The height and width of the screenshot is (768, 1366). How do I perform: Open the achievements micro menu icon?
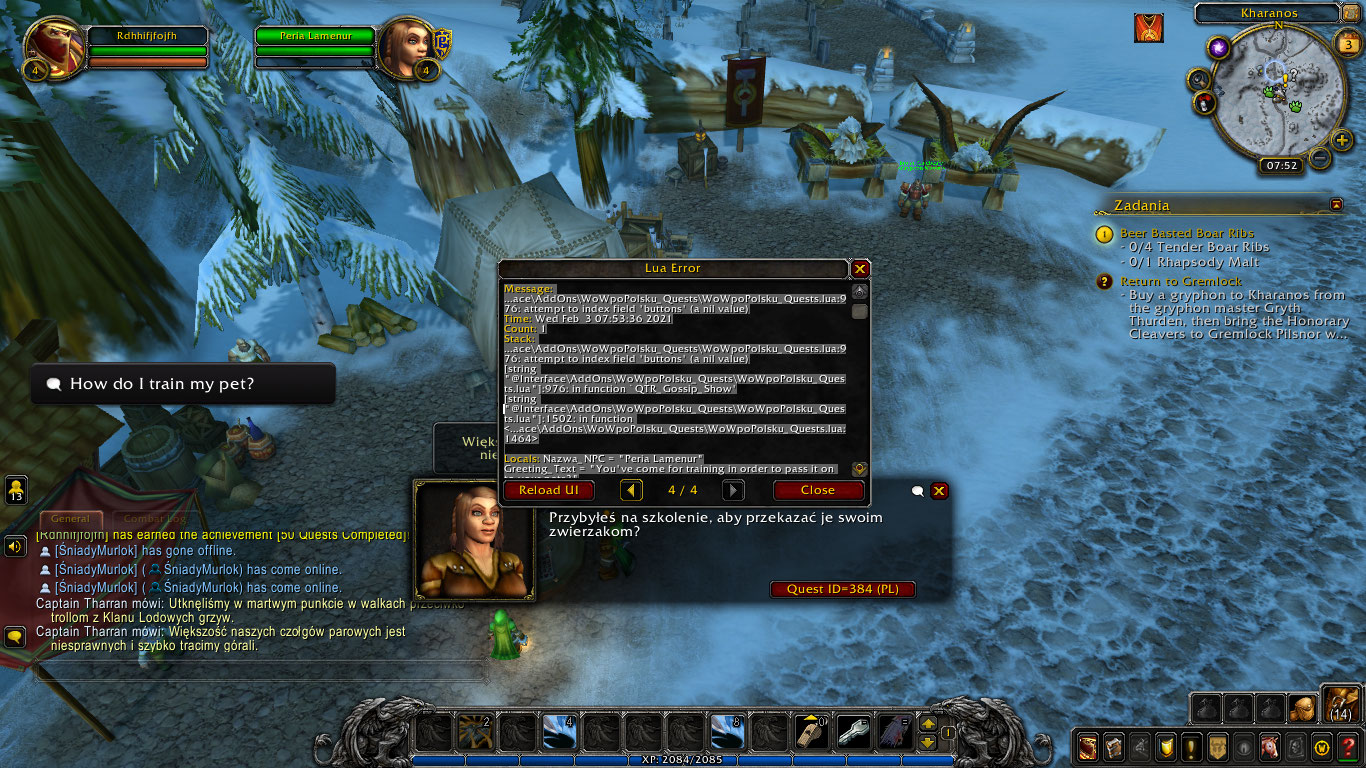1165,746
